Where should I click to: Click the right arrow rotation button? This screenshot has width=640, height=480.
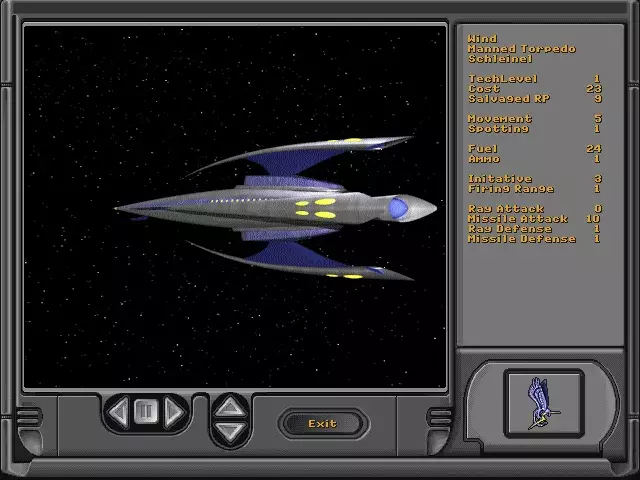pos(174,412)
